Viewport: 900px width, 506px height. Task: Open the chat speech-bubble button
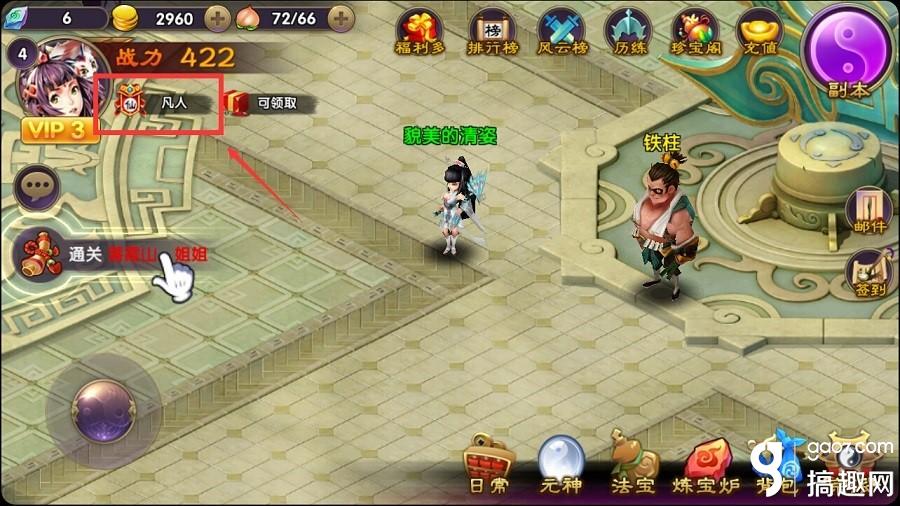coord(39,186)
